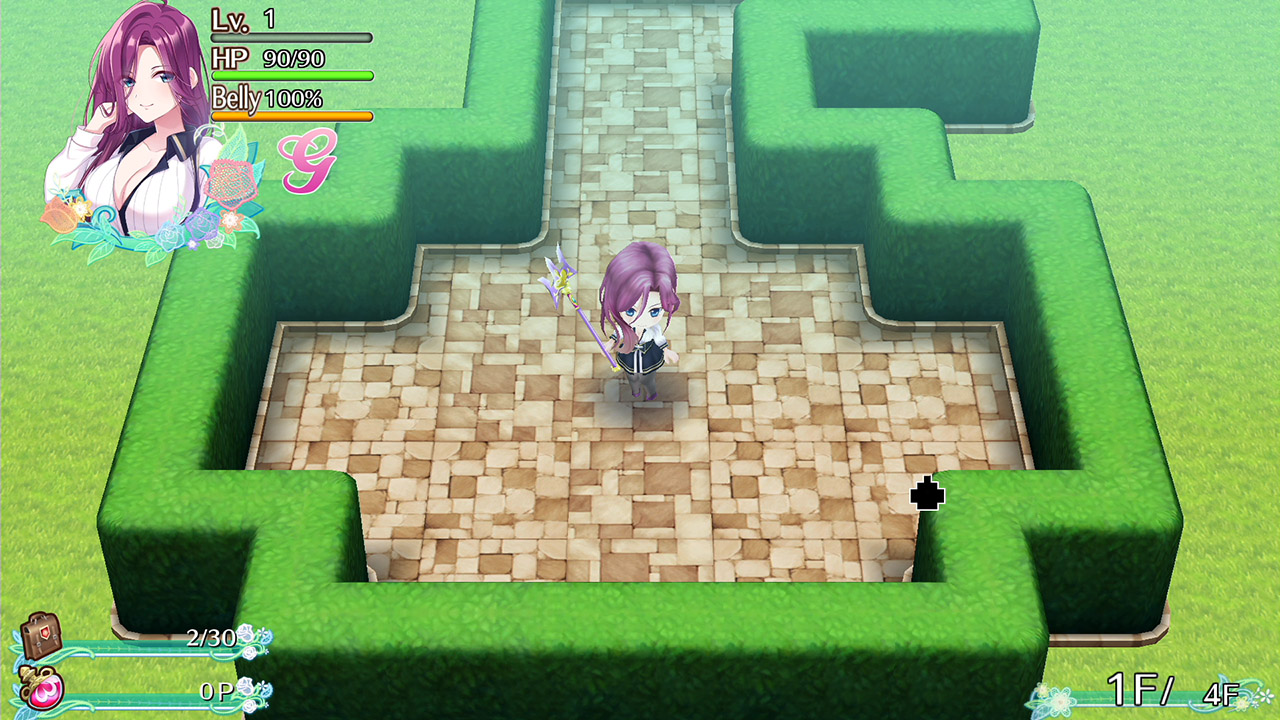This screenshot has height=720, width=1280.
Task: Click the coral flower beside the portrait
Action: [231, 182]
